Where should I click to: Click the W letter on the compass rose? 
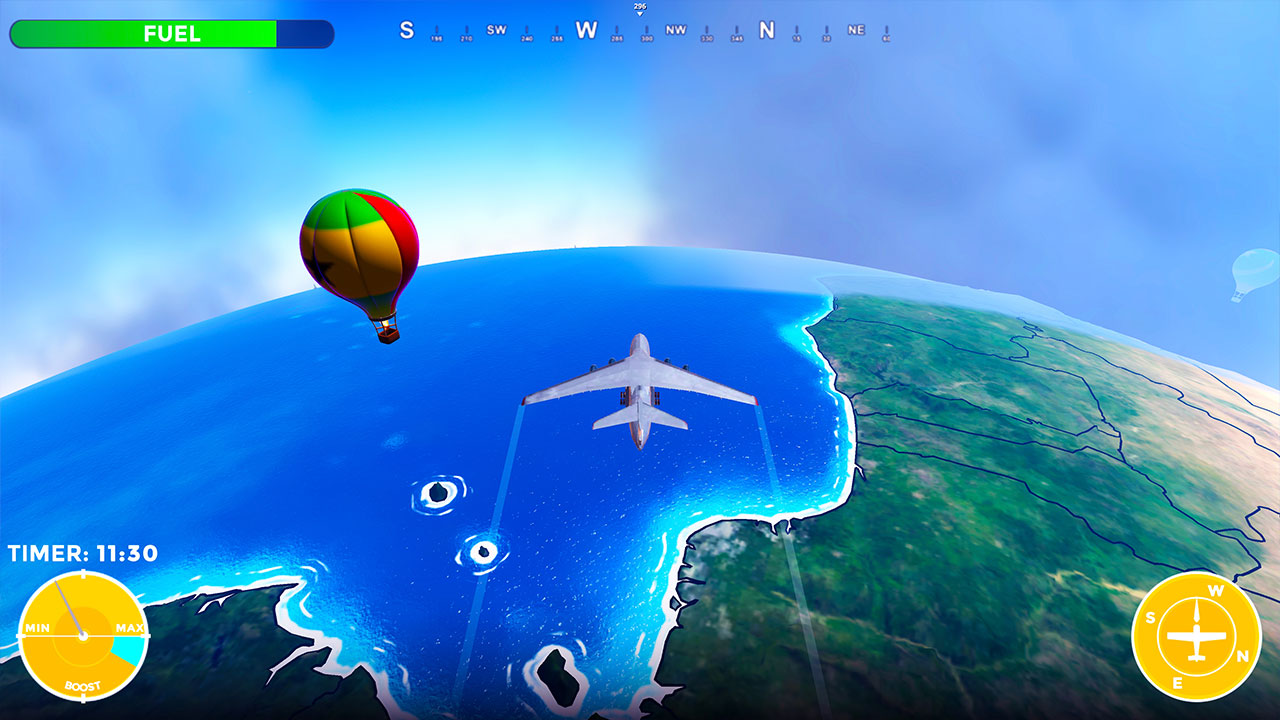point(1217,590)
